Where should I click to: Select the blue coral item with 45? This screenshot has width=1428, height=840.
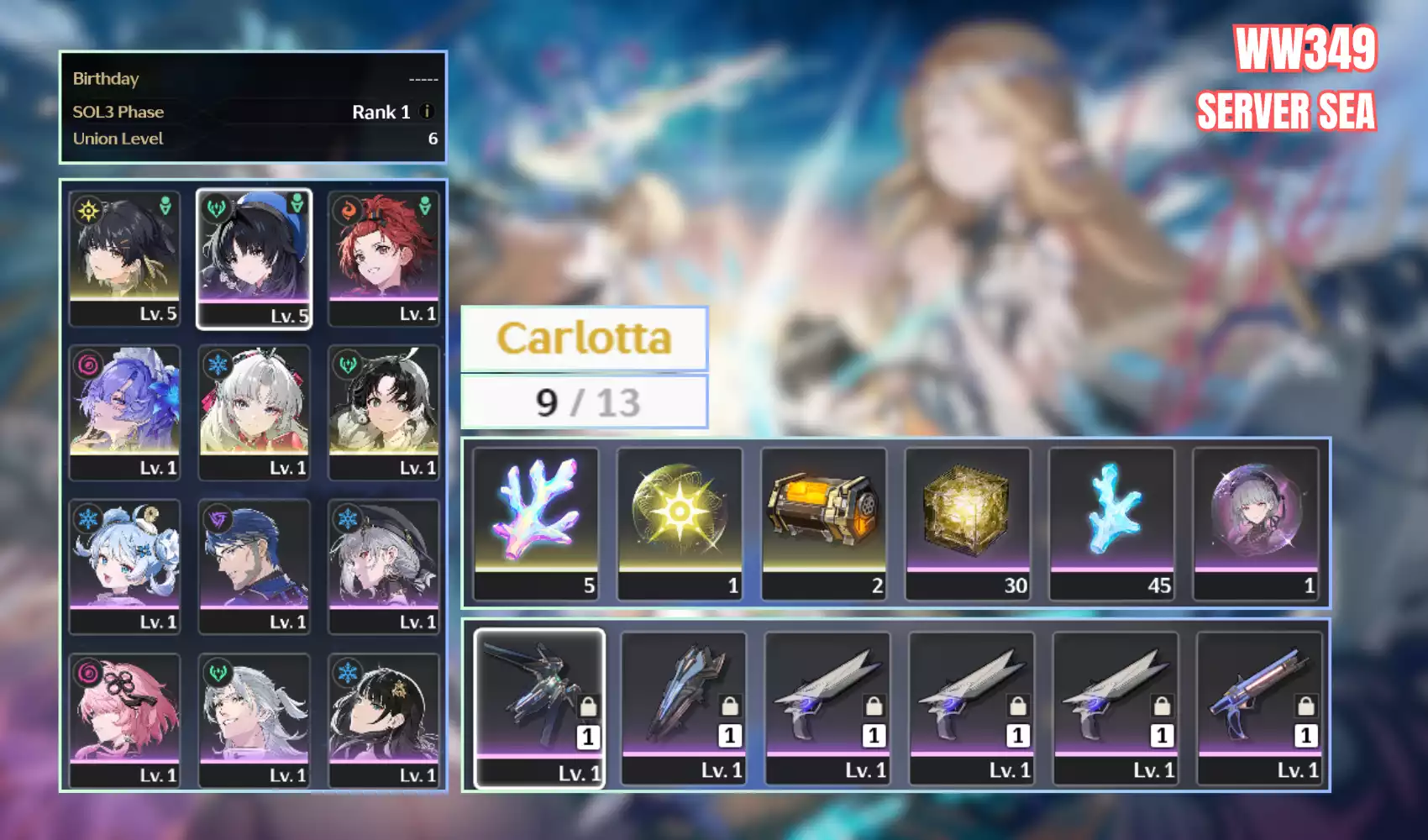pos(1111,522)
